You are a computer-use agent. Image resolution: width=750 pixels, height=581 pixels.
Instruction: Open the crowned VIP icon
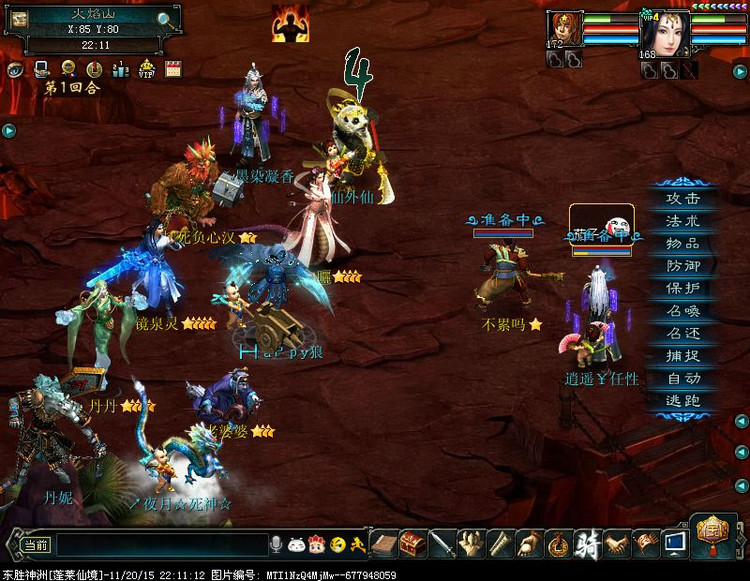pos(147,69)
